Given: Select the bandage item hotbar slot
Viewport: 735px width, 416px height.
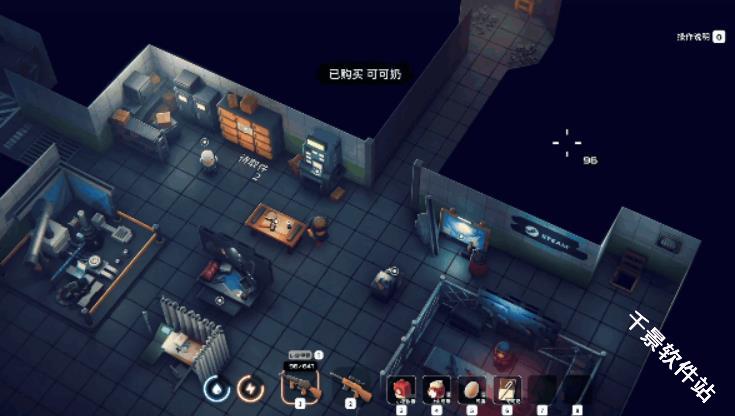Looking at the screenshot, I should (x=506, y=387).
